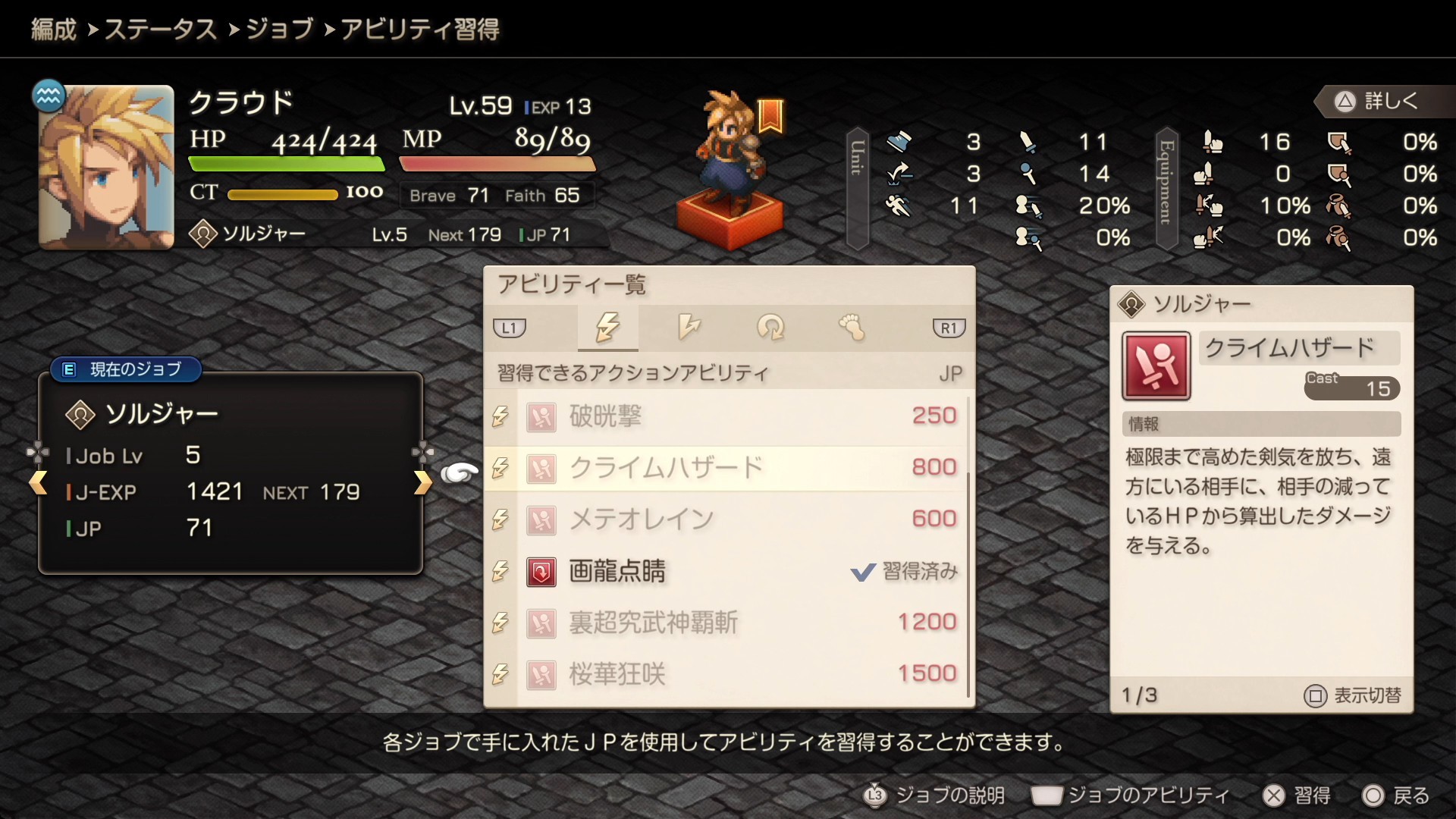Switch to the reaction abilities tab
This screenshot has width=1456, height=819.
[x=689, y=328]
